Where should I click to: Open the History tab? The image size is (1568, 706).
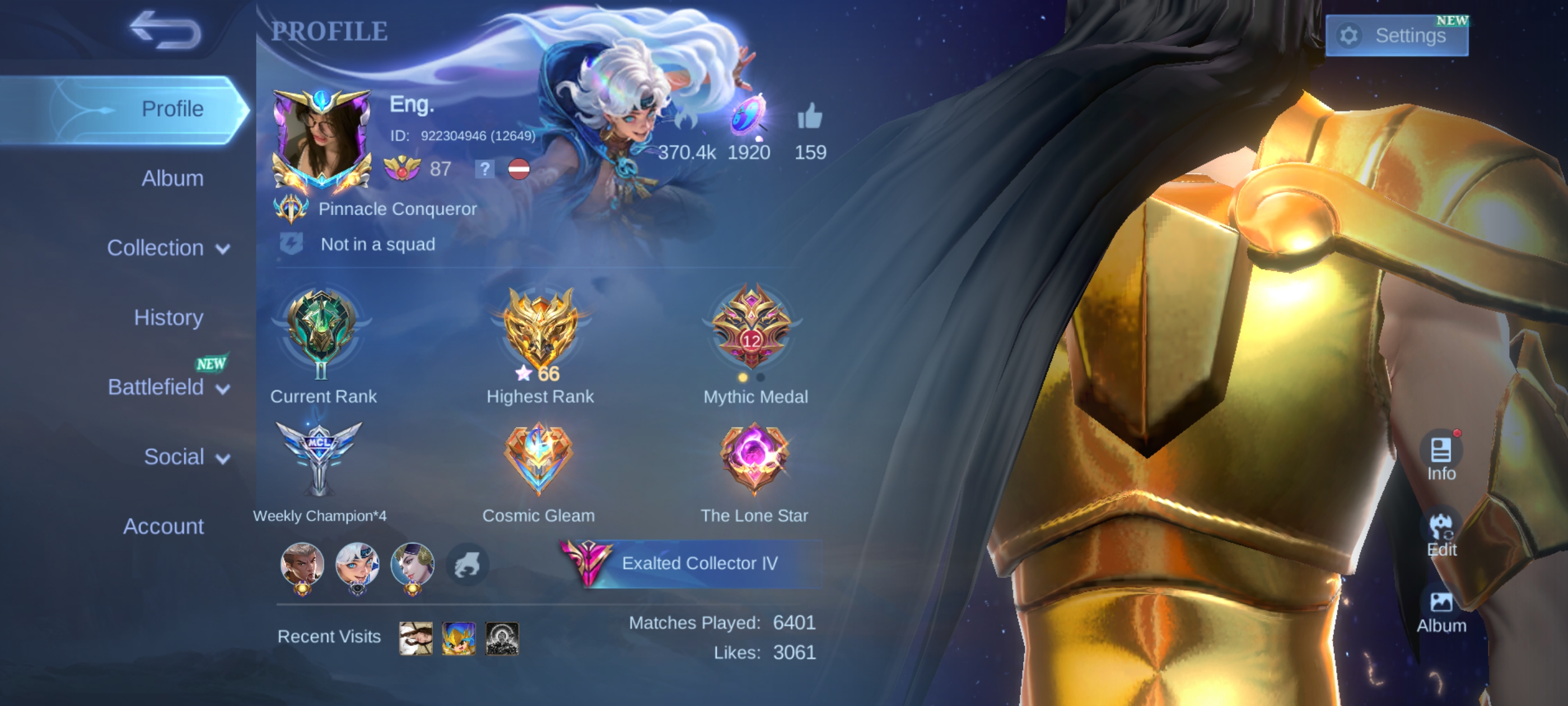click(168, 317)
